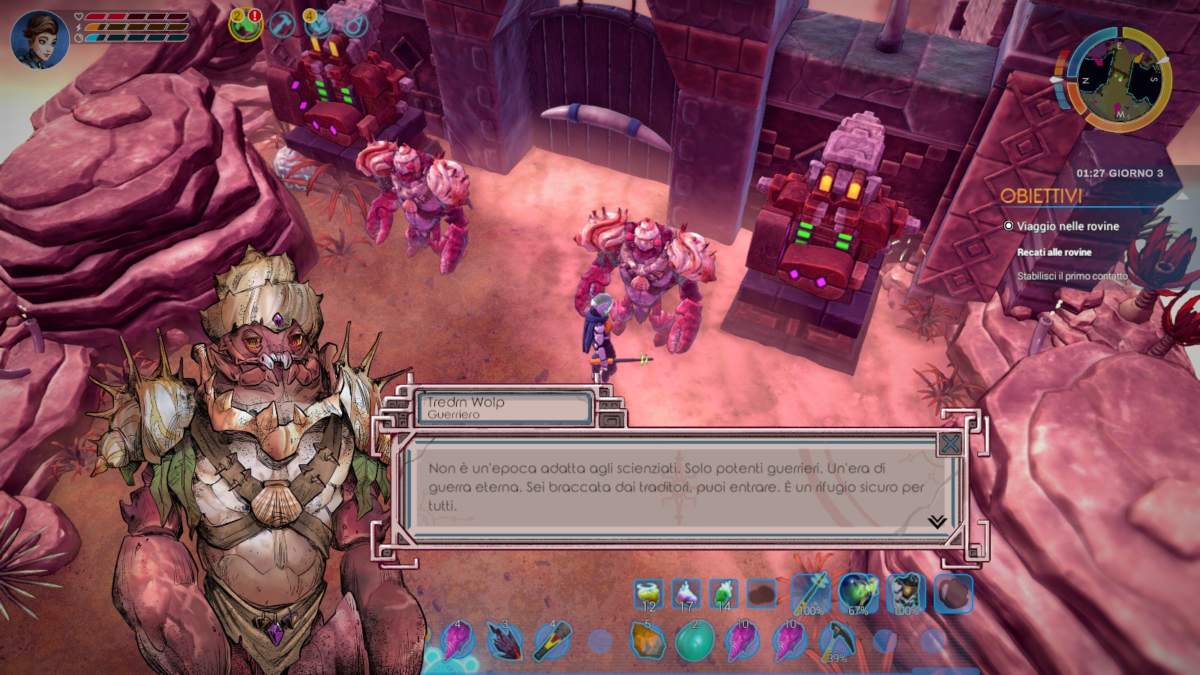Choose the orange crystal hotbar slot

647,640
